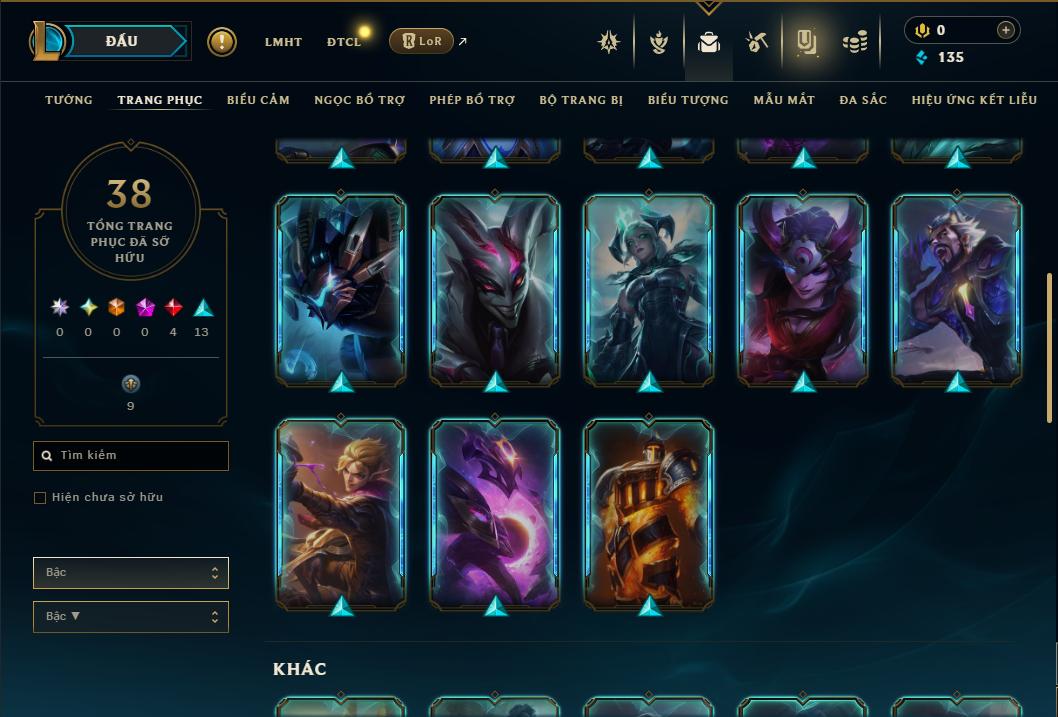Select the NGỌC BỔ TRỢ tab
The image size is (1058, 717).
[360, 100]
